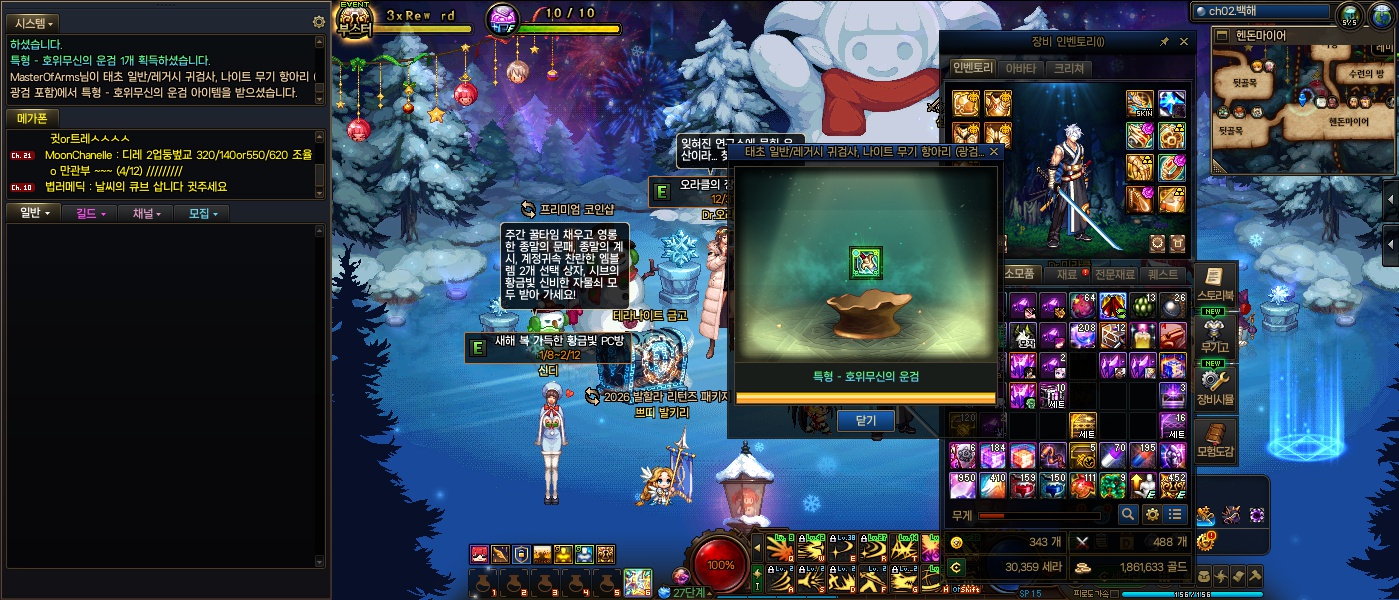
Task: Close the equipment inventory window
Action: tap(1184, 42)
